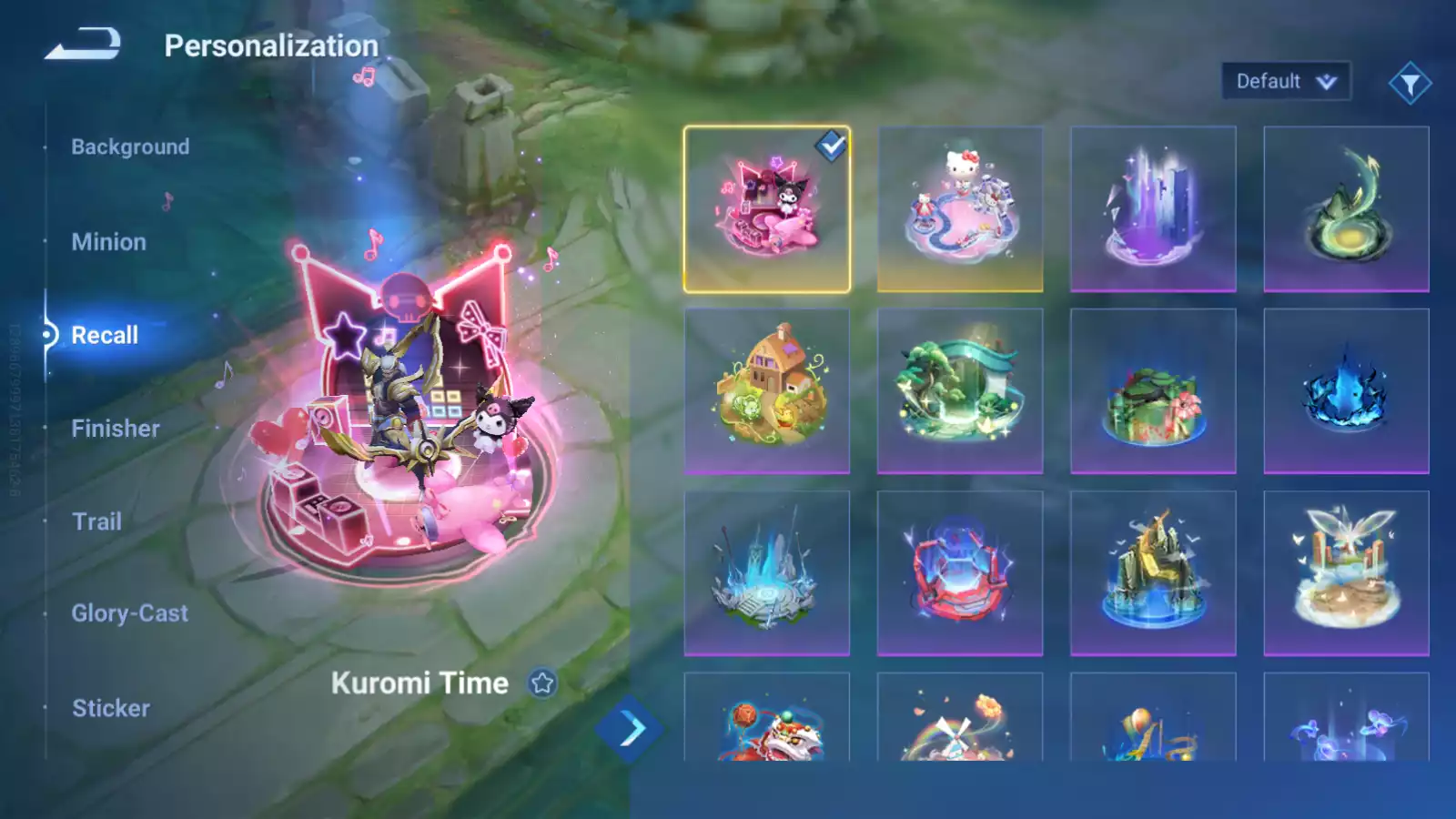Open the funnel filter button

pos(1410,84)
